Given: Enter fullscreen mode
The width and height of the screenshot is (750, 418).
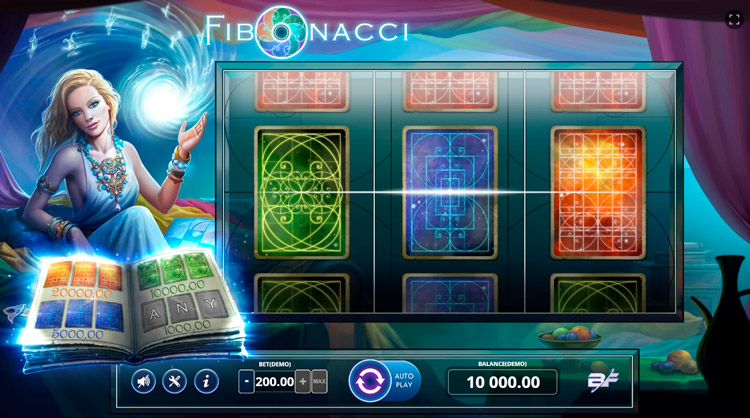Looking at the screenshot, I should pyautogui.click(x=733, y=18).
